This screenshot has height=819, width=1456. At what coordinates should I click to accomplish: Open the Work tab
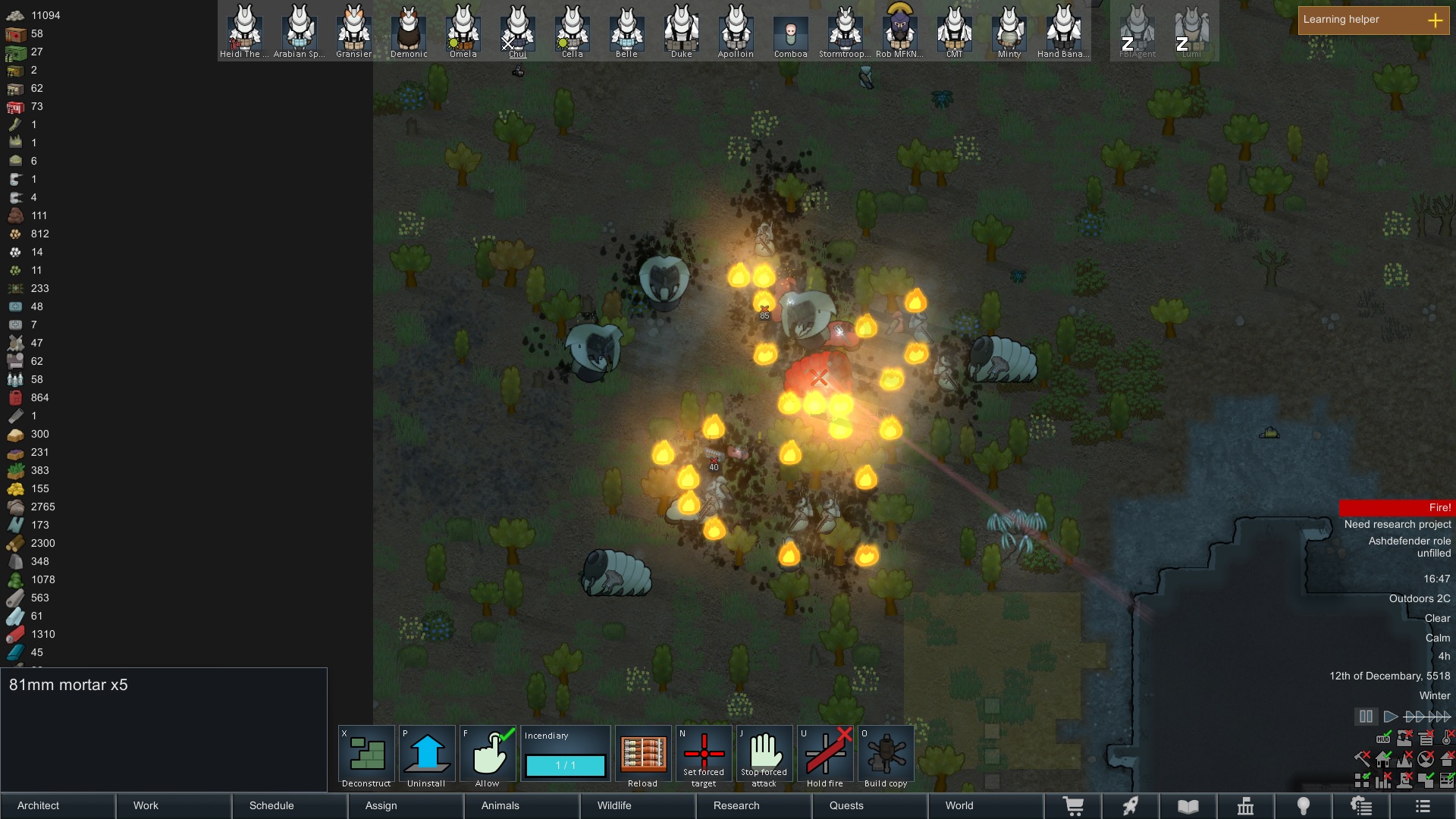click(x=173, y=805)
